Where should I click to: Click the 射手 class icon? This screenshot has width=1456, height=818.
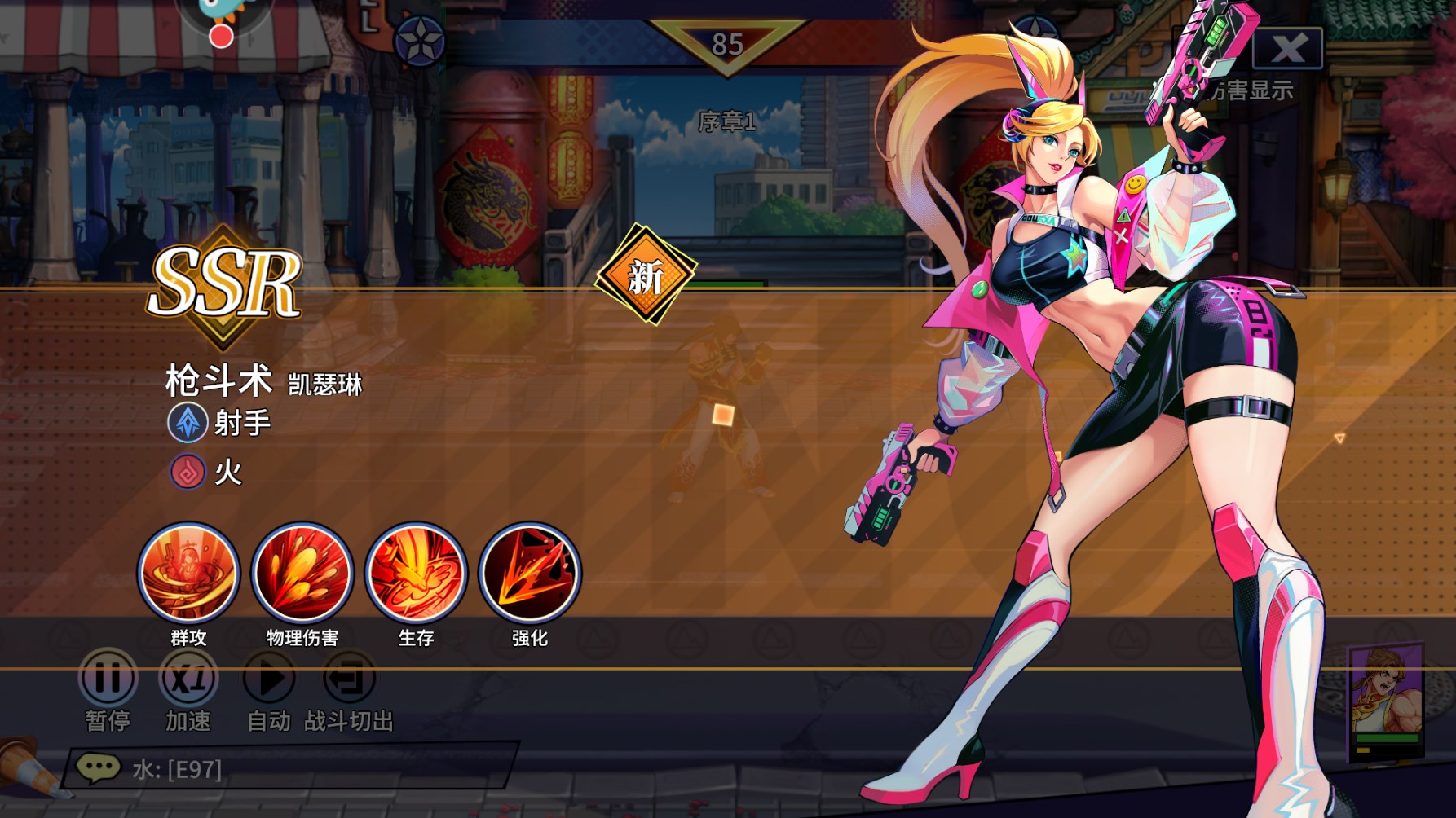188,423
